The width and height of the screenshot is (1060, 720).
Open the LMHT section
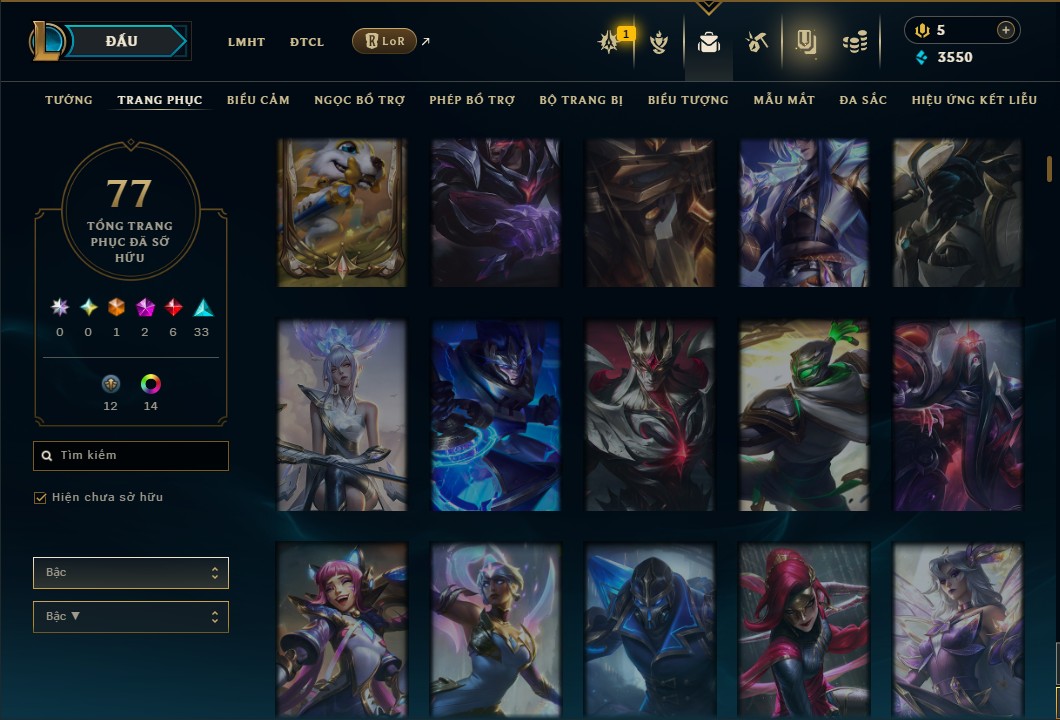coord(246,42)
